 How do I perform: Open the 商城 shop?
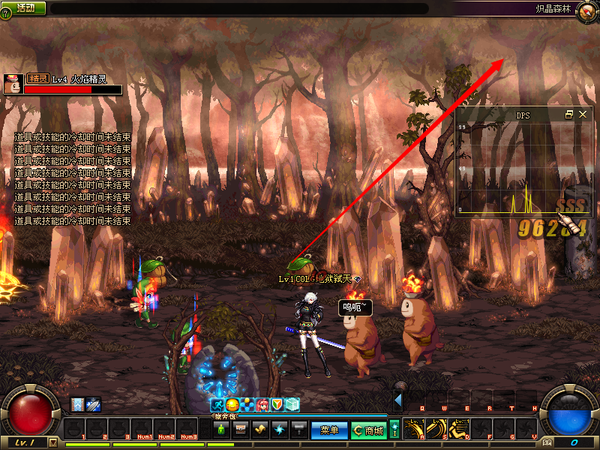pos(366,429)
